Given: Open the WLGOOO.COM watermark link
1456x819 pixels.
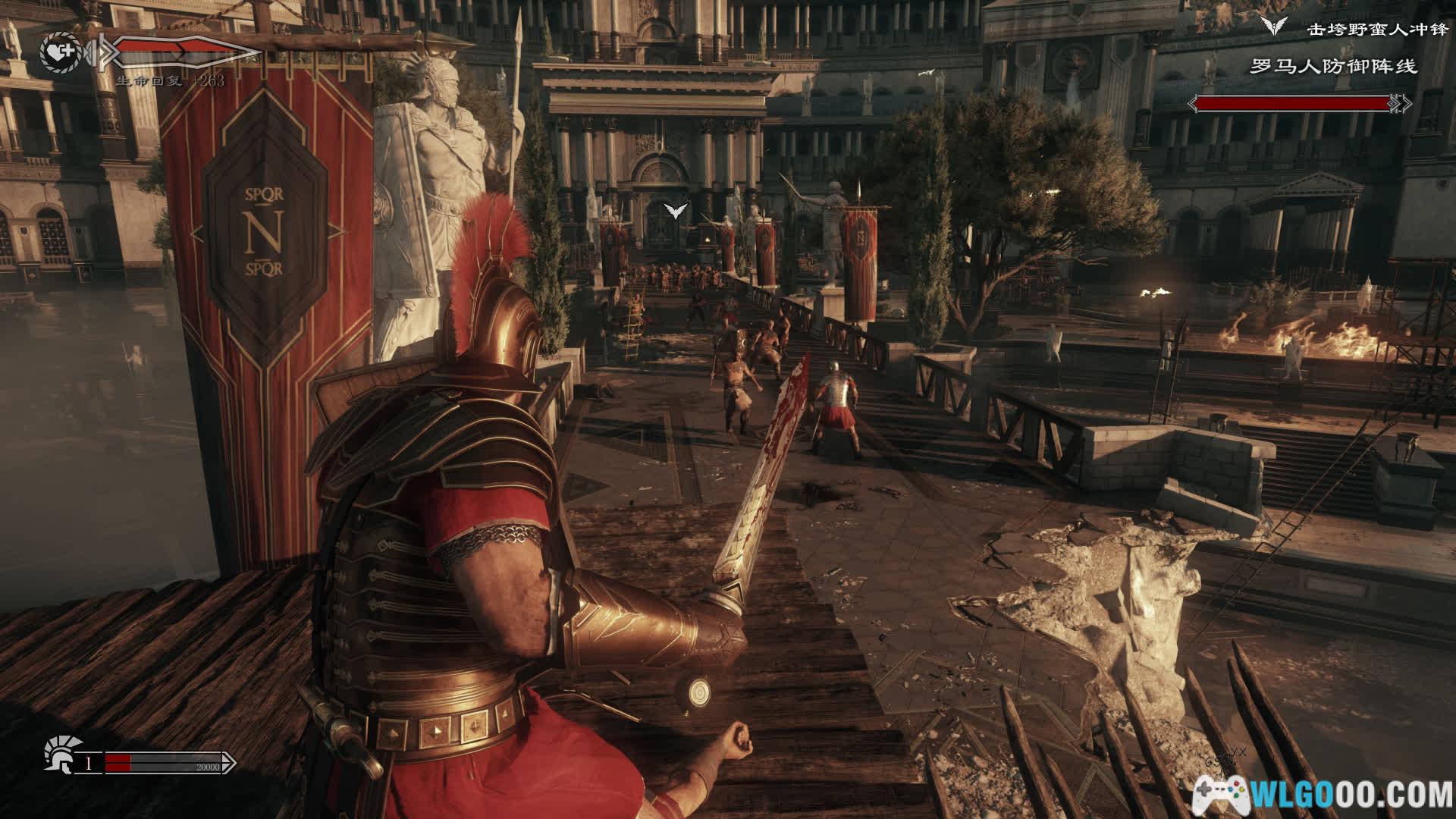Looking at the screenshot, I should [x=1323, y=795].
